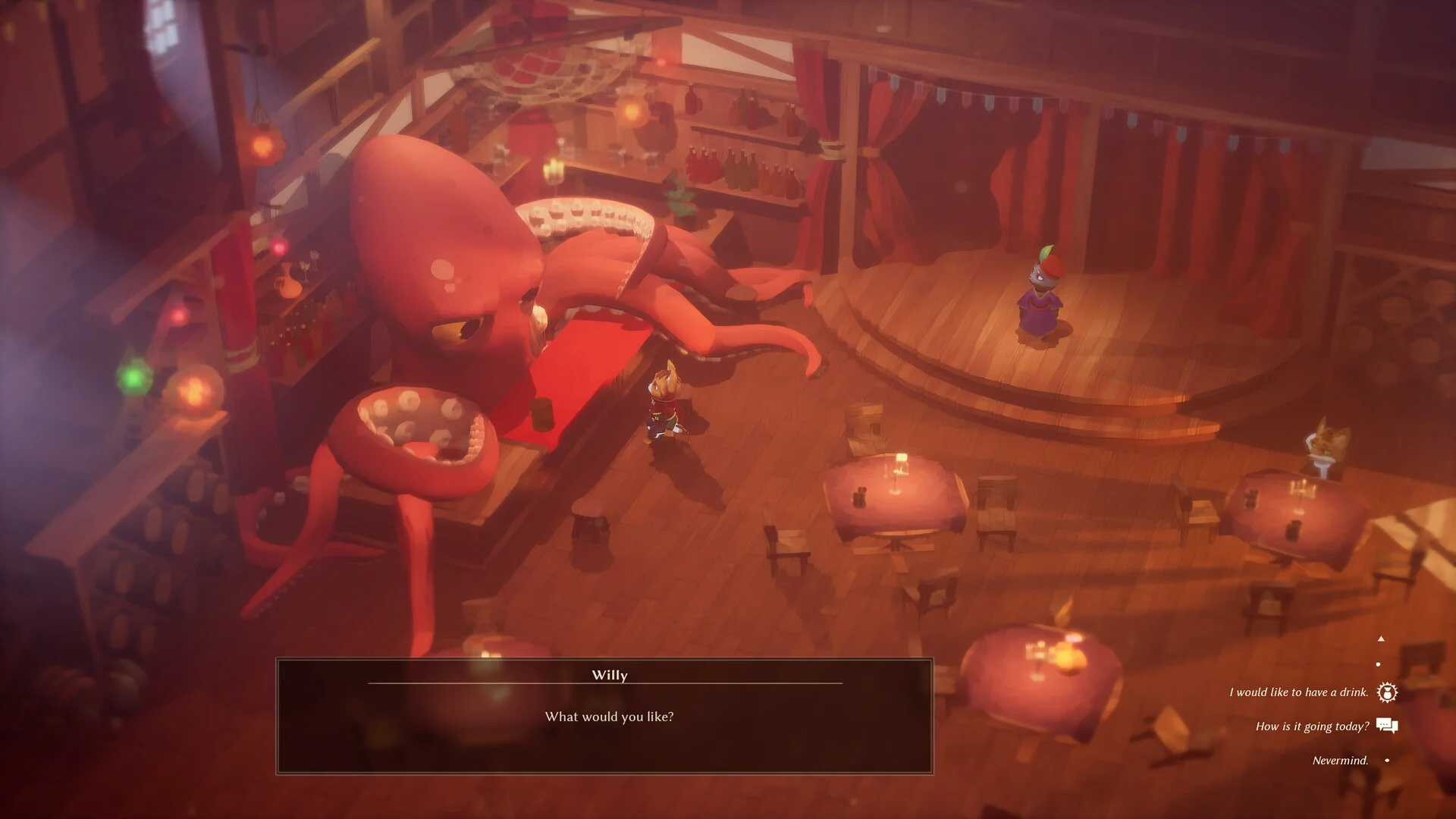Choose "I would like to have a drink."
Viewport: 1456px width, 819px height.
click(x=1298, y=692)
